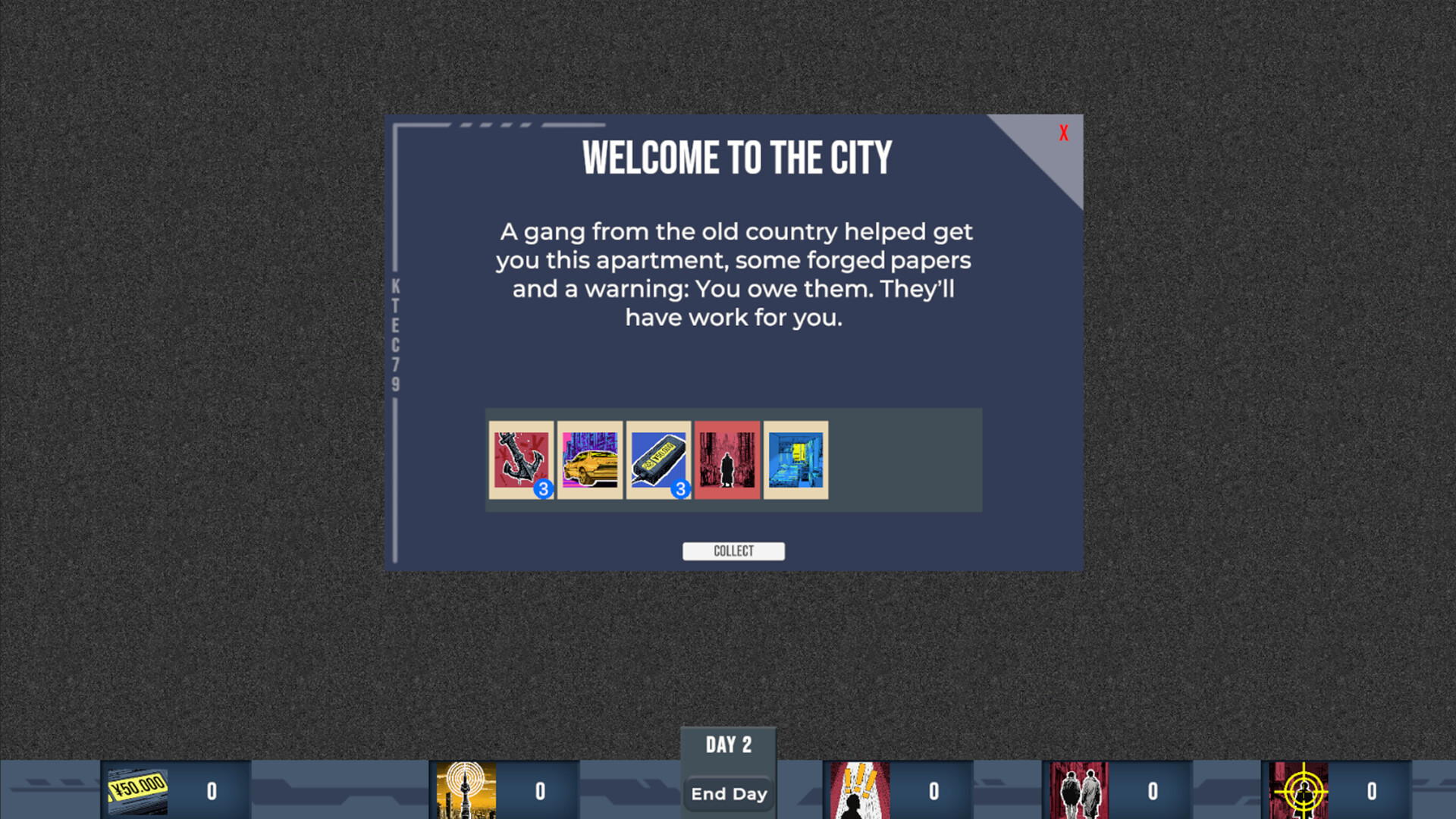The image size is (1456, 819).
Task: Open the two walking figures icon
Action: point(1084,789)
